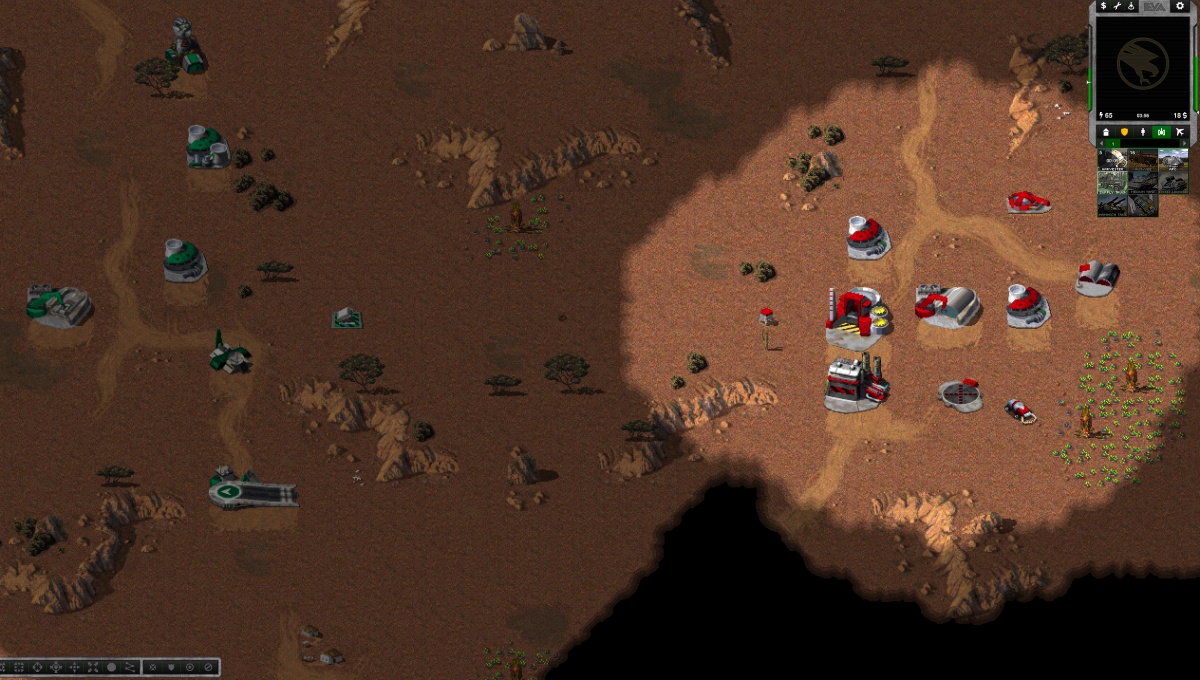
Task: Switch to the aircraft production tab
Action: click(x=1180, y=132)
